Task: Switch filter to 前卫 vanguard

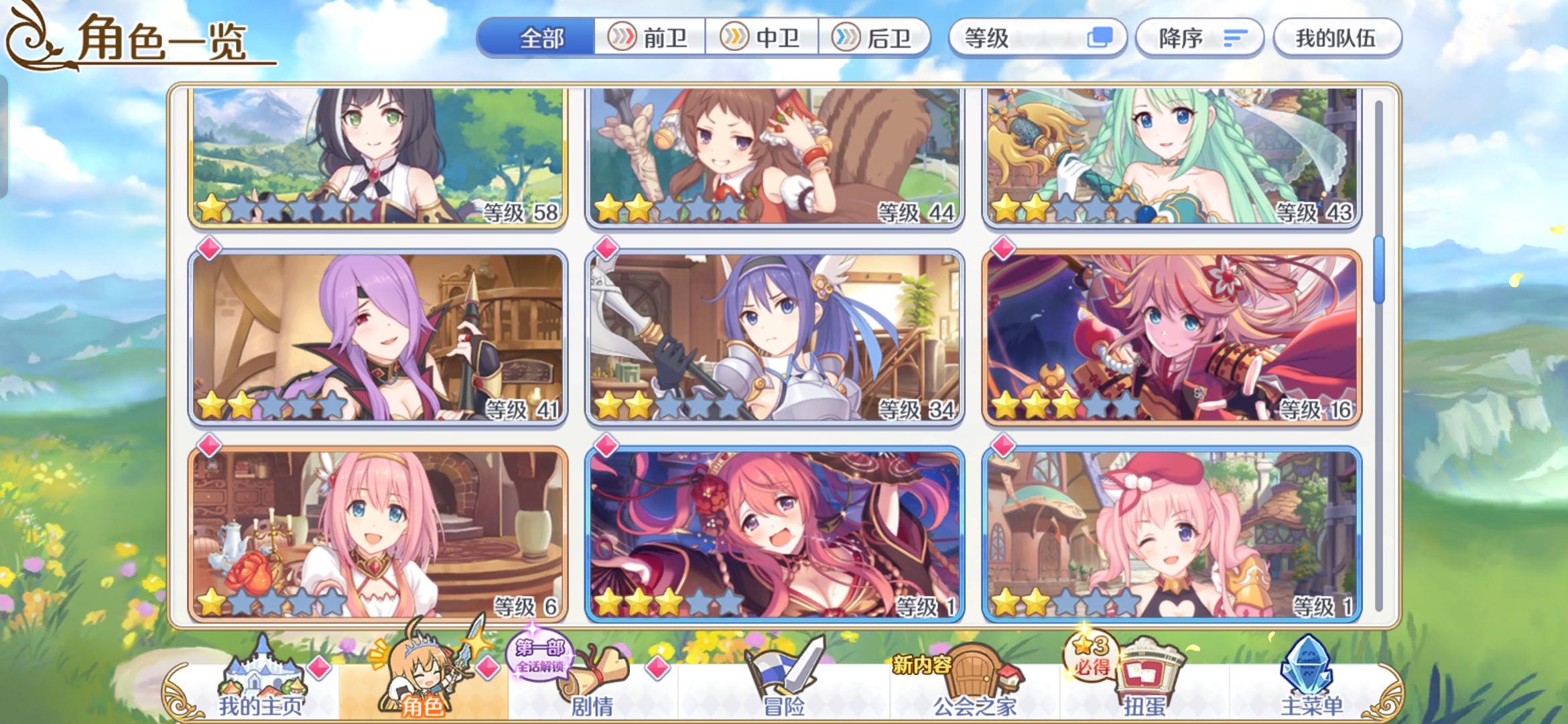Action: coord(650,38)
